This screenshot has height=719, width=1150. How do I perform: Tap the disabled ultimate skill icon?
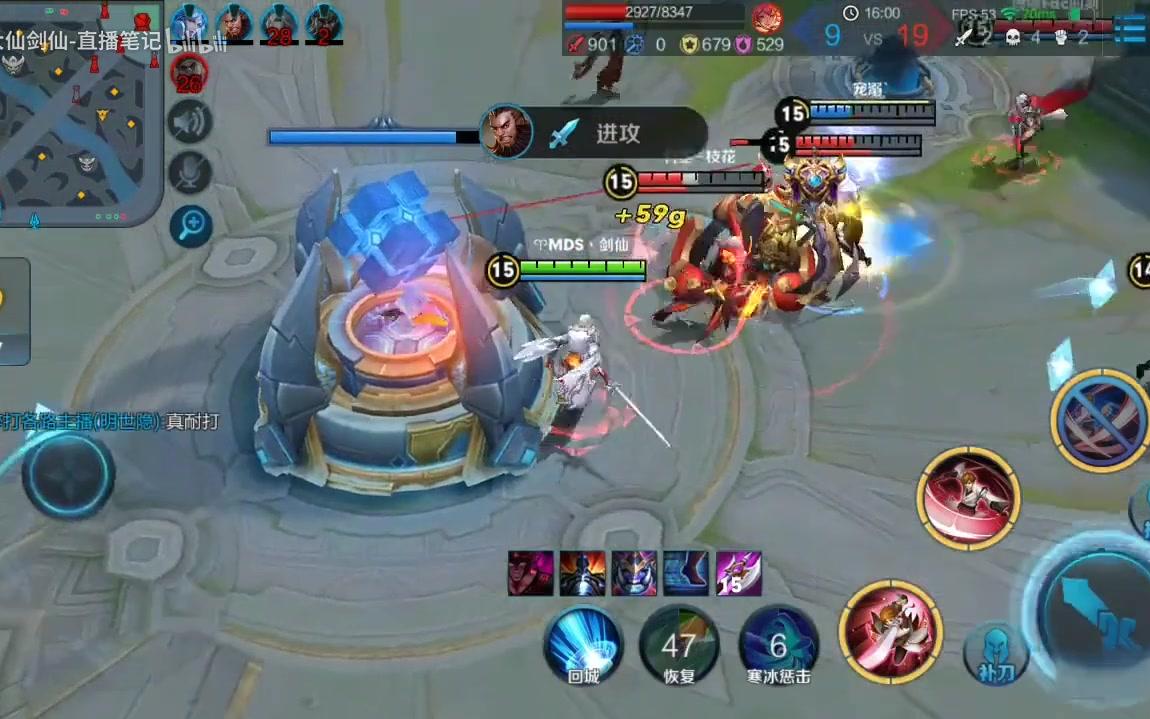[1101, 420]
